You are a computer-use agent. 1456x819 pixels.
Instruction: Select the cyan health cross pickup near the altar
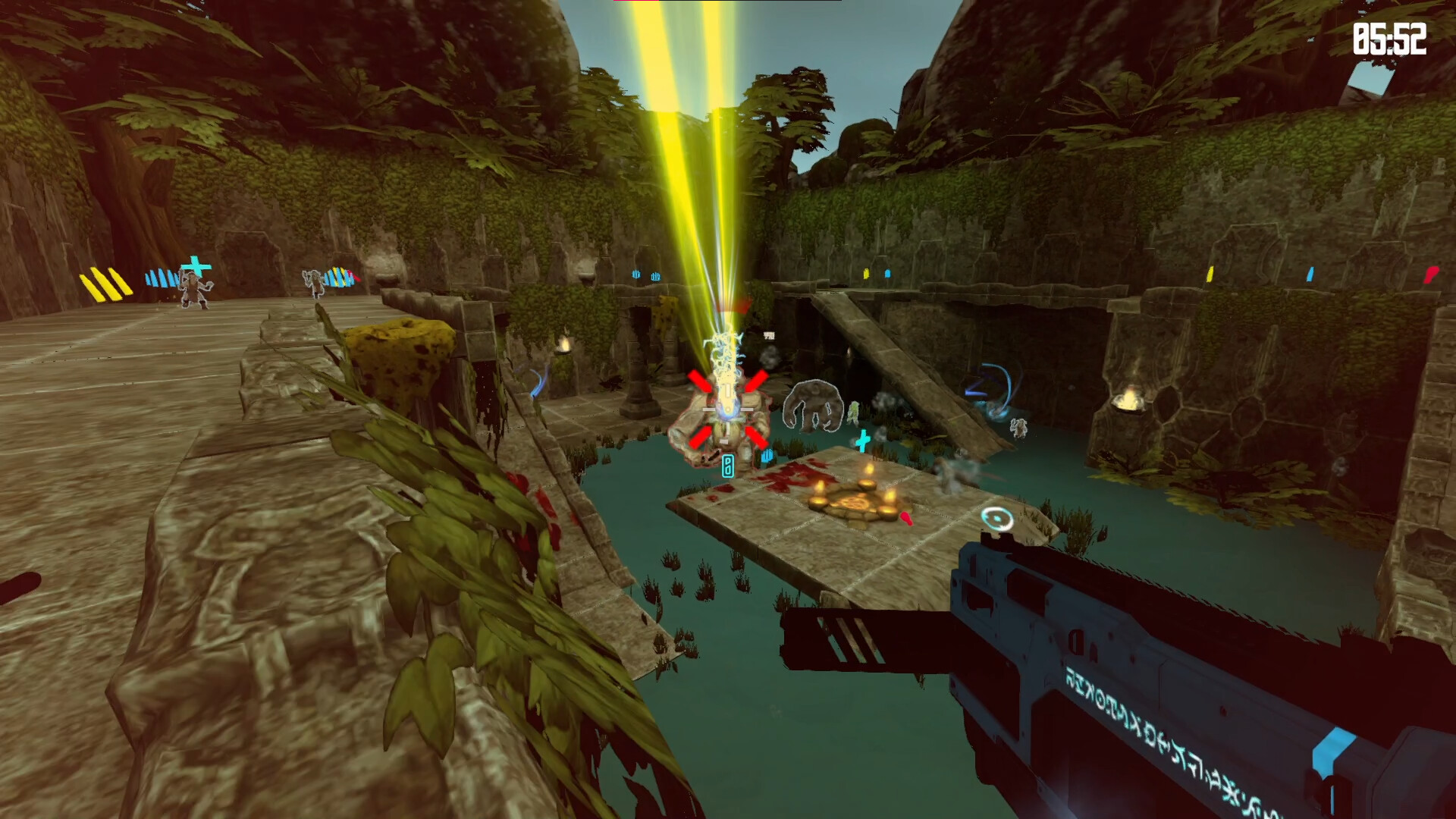pos(861,440)
